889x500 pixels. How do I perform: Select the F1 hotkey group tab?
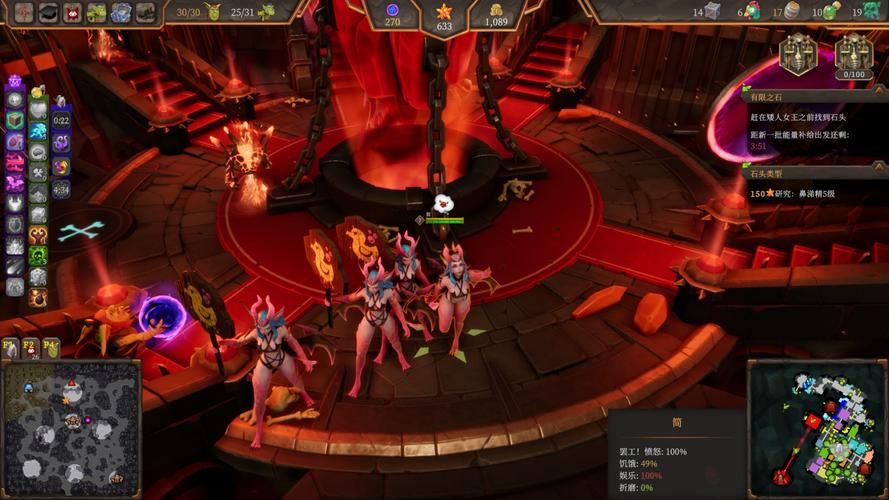(10, 346)
